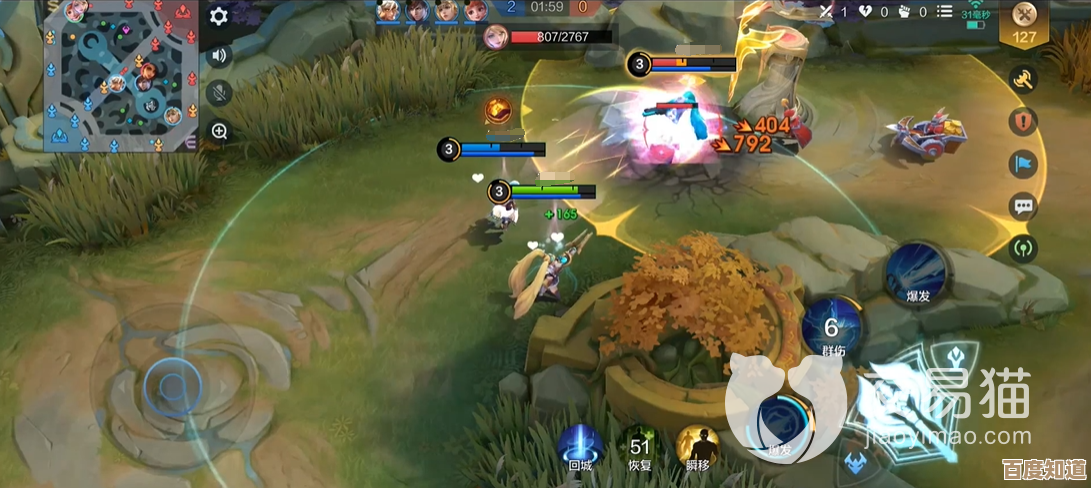
Task: Open the quick chat speech bubble
Action: [x=1023, y=207]
